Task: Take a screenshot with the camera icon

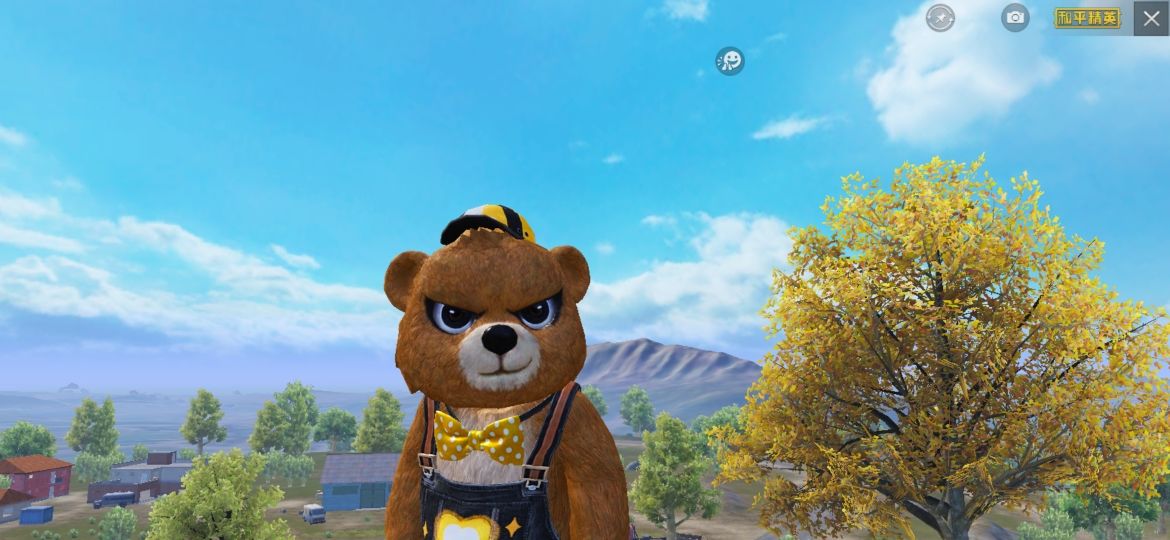Action: coord(1015,17)
